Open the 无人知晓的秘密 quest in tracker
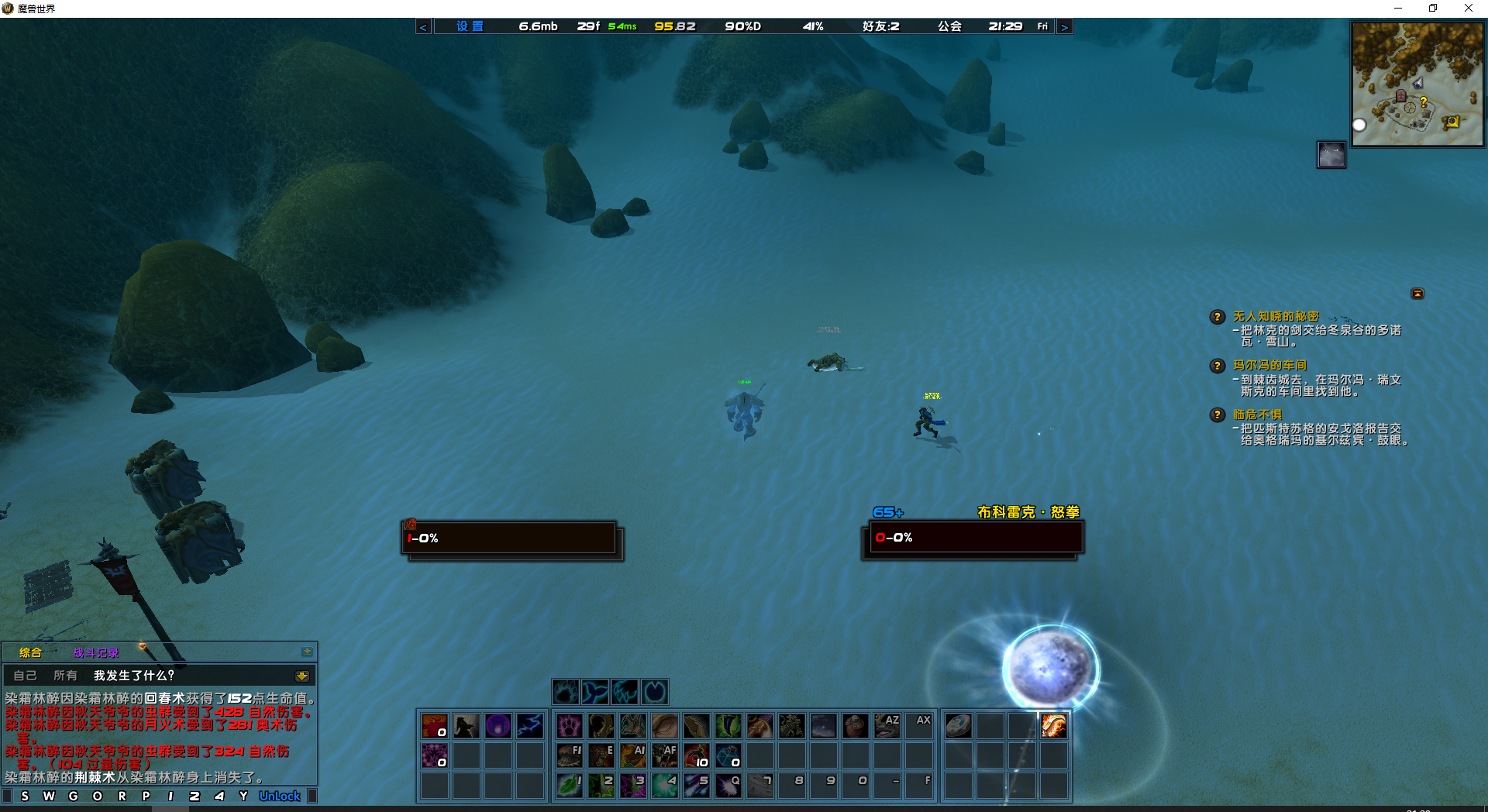Screen dimensions: 1488x812 click(x=1275, y=316)
